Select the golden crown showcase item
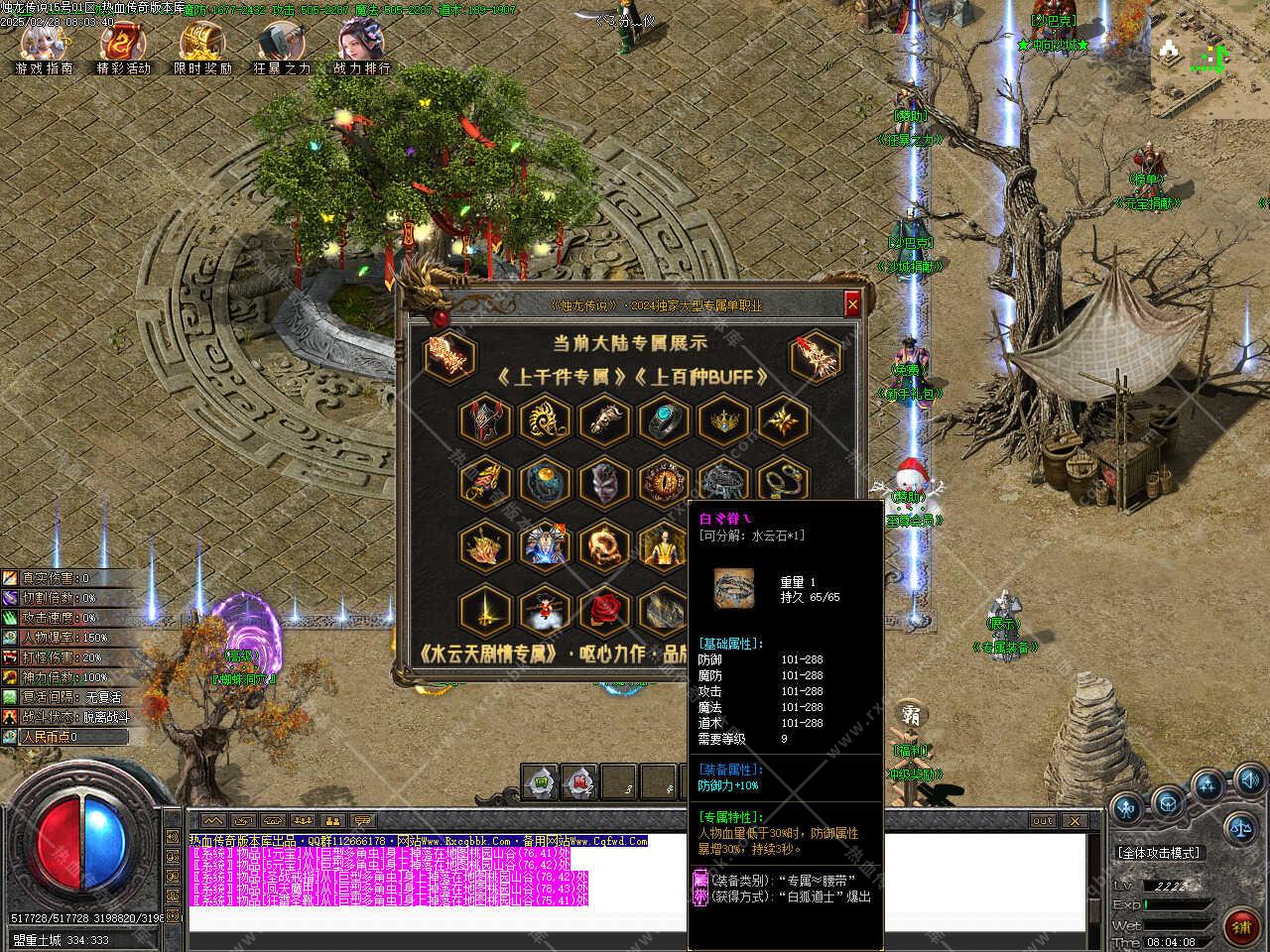 [723, 420]
